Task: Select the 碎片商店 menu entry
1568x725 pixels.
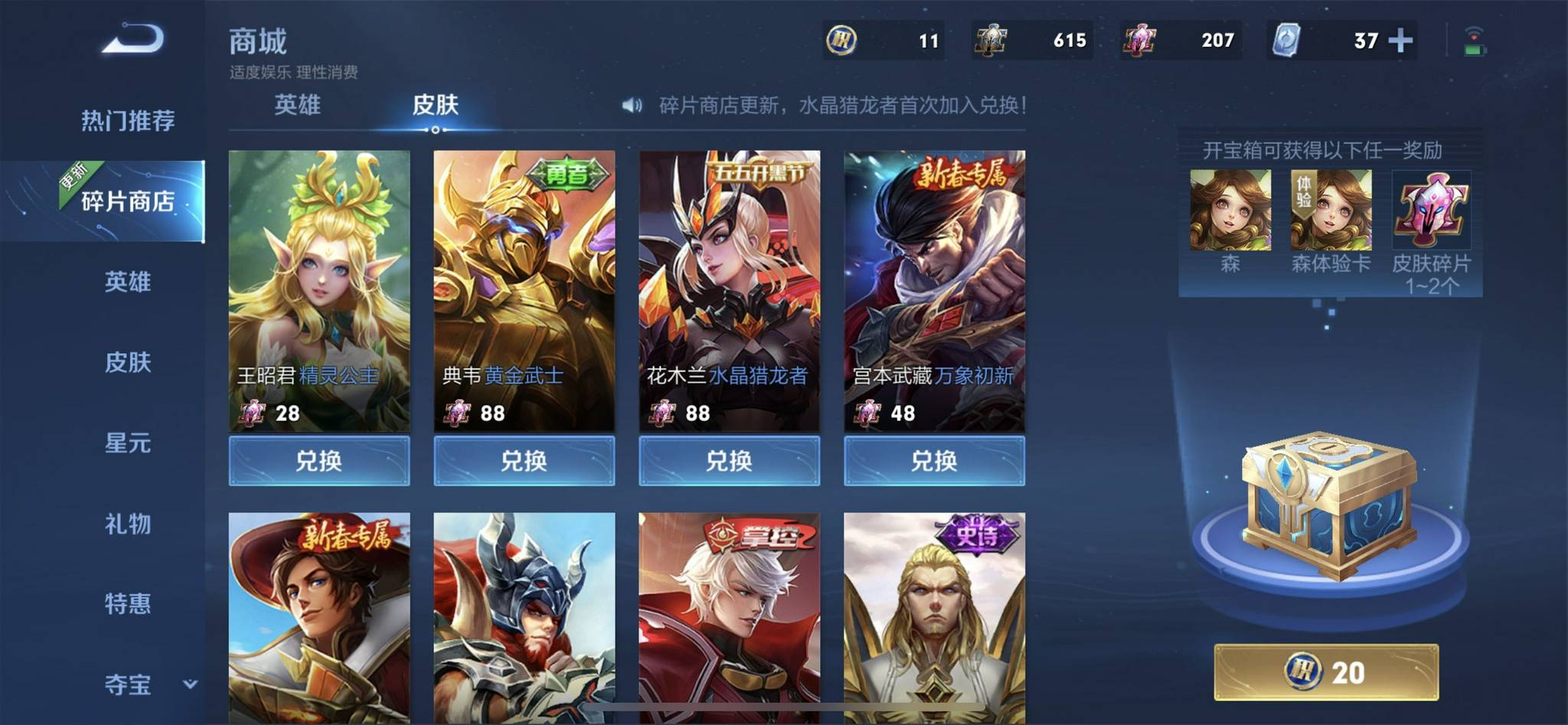Action: point(128,201)
